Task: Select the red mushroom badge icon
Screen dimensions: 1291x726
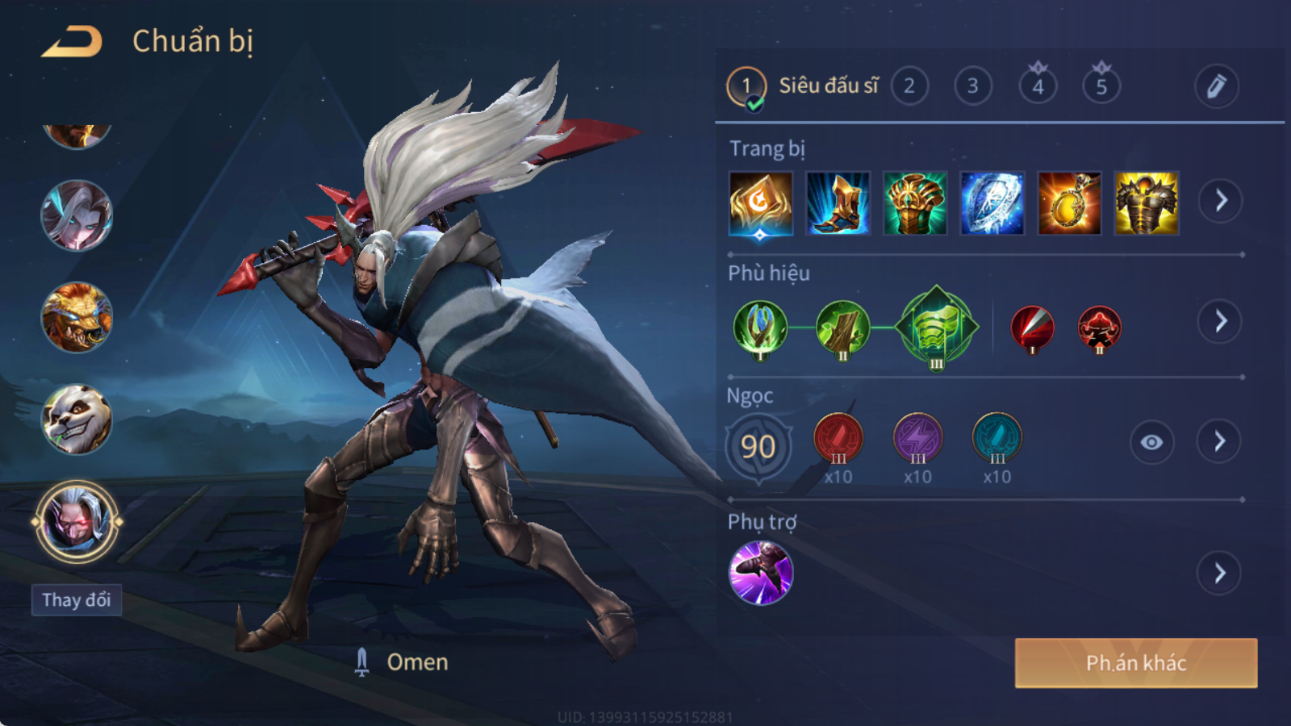Action: point(1099,328)
